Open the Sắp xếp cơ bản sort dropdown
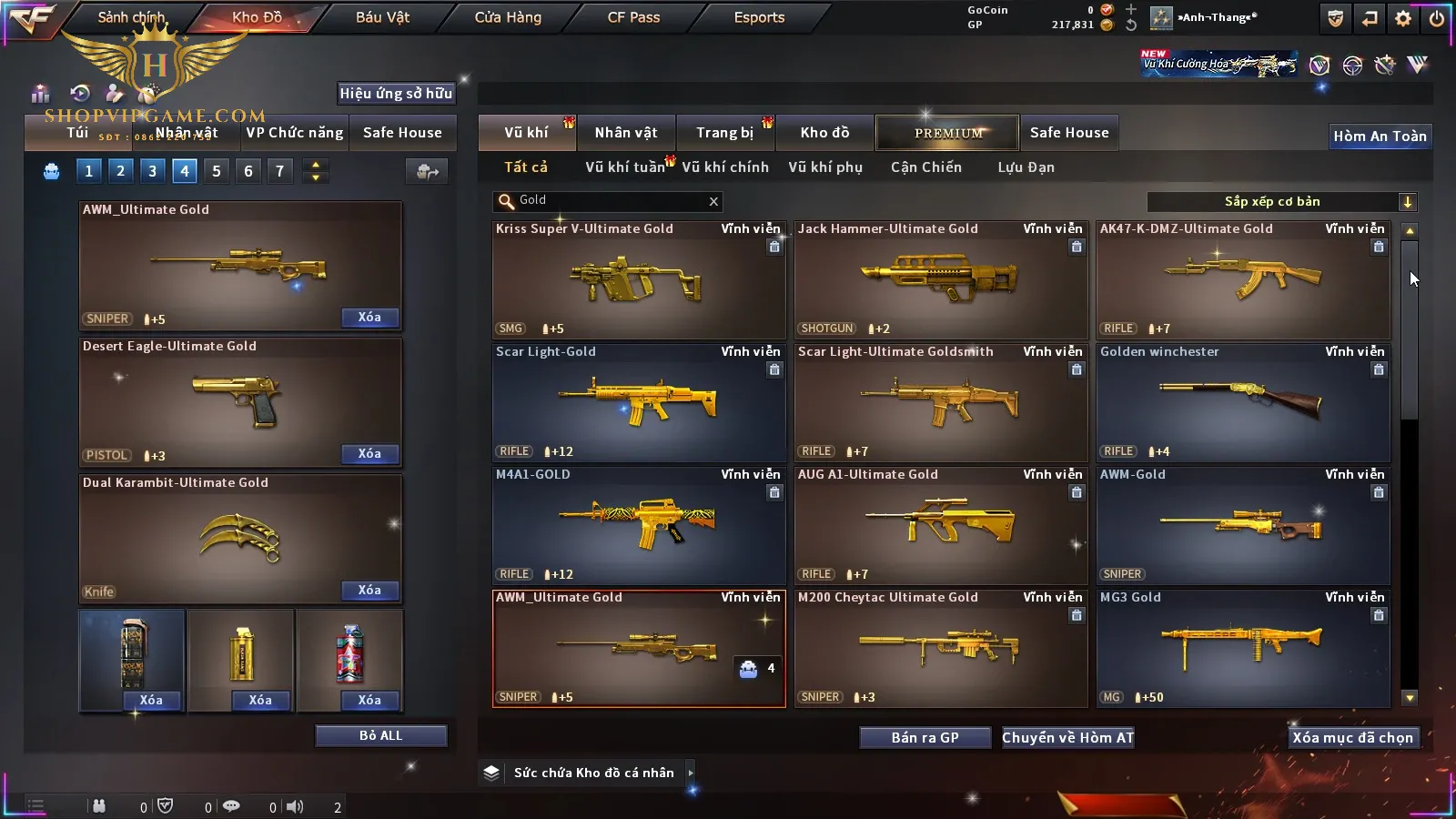 [1281, 202]
